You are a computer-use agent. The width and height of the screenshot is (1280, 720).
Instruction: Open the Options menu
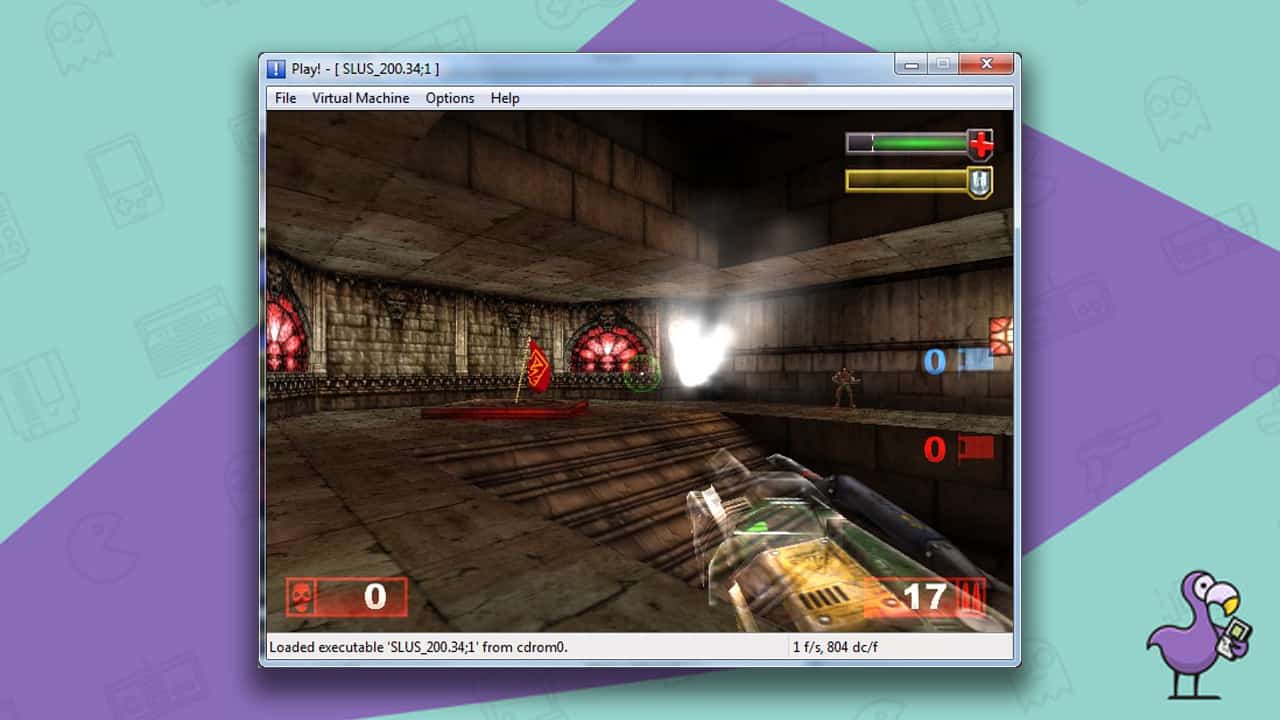point(449,97)
